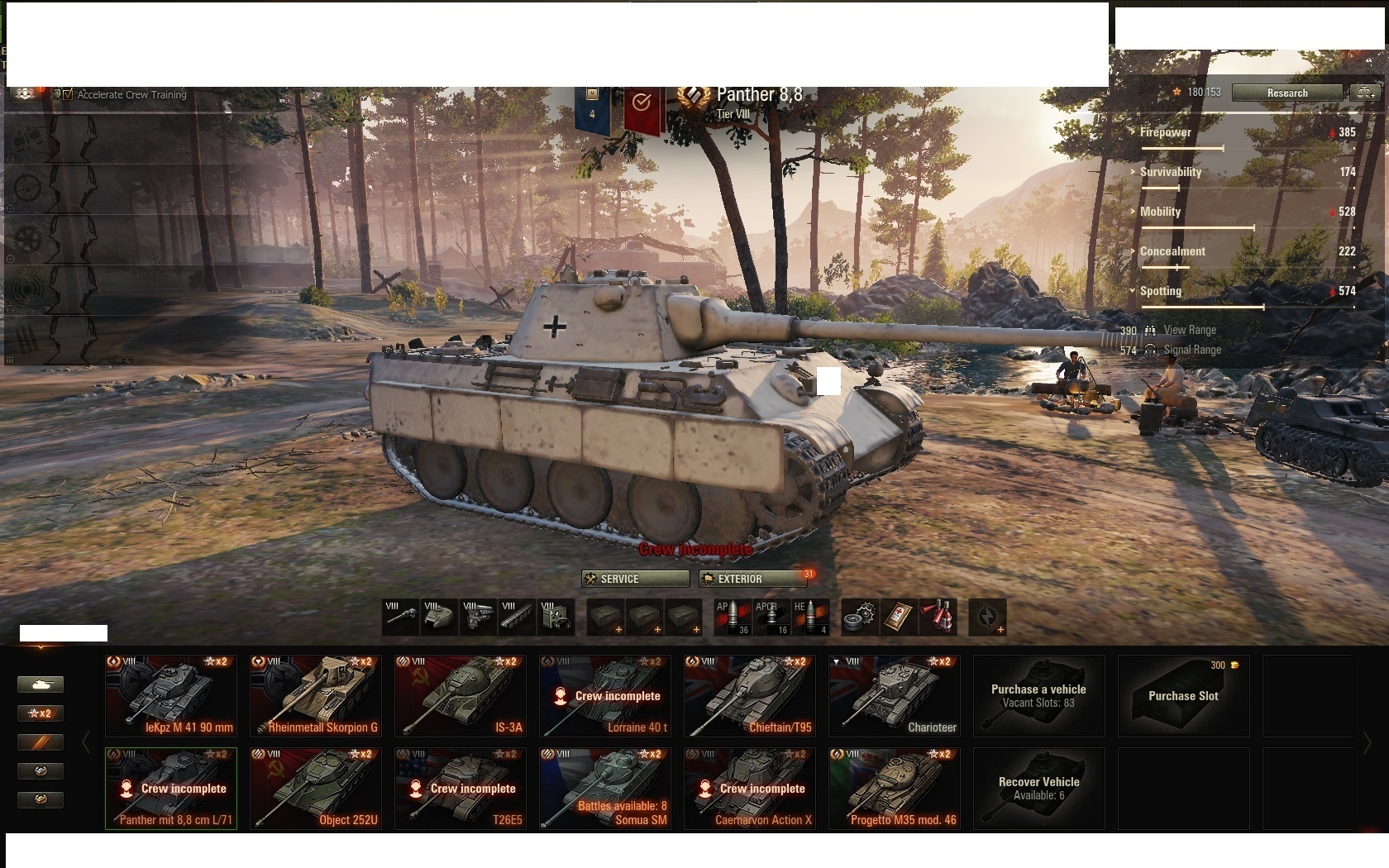
Task: Select the AP shell ammo slot
Action: 732,618
